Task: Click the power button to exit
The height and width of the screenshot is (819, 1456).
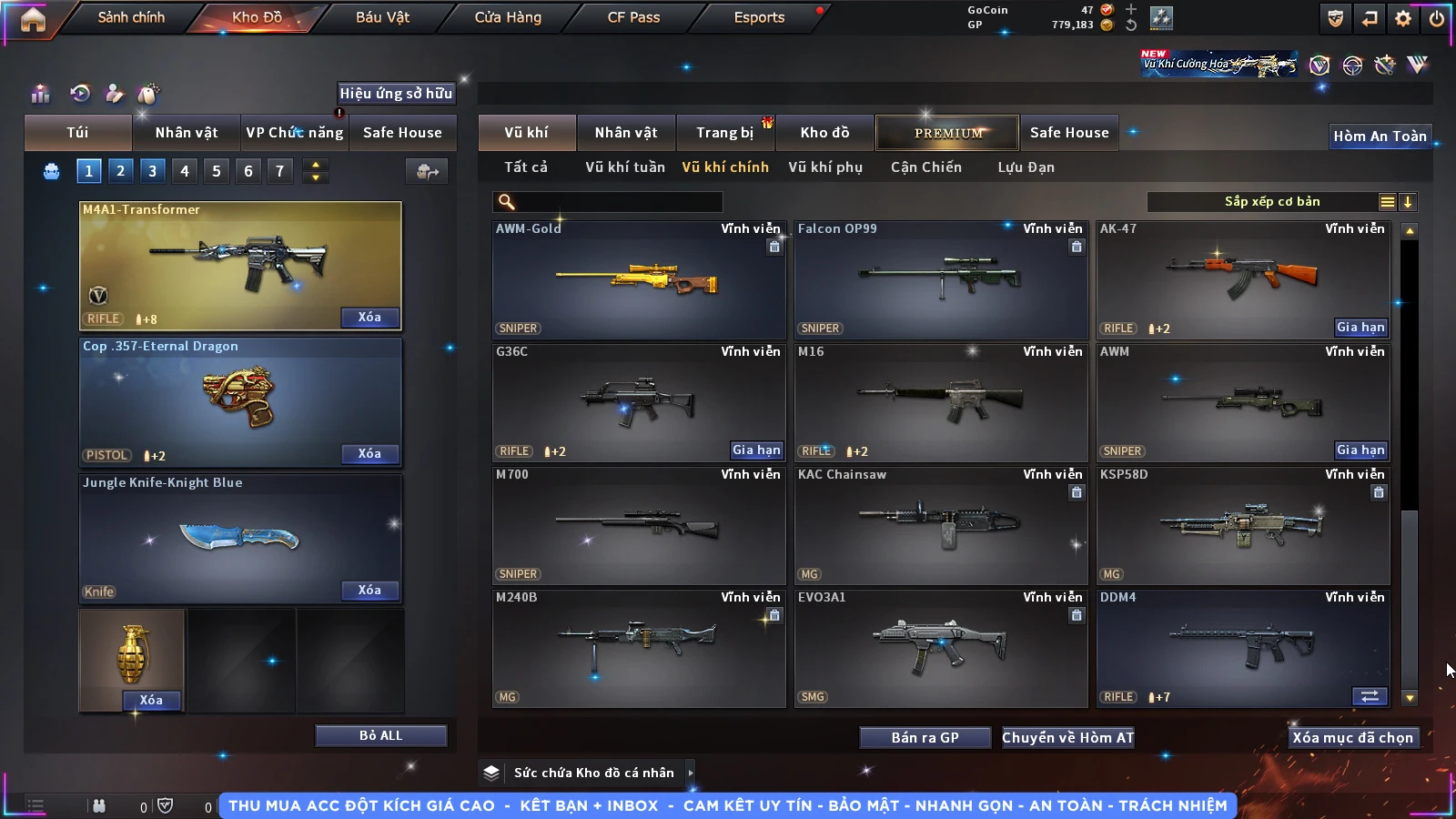Action: [x=1436, y=18]
